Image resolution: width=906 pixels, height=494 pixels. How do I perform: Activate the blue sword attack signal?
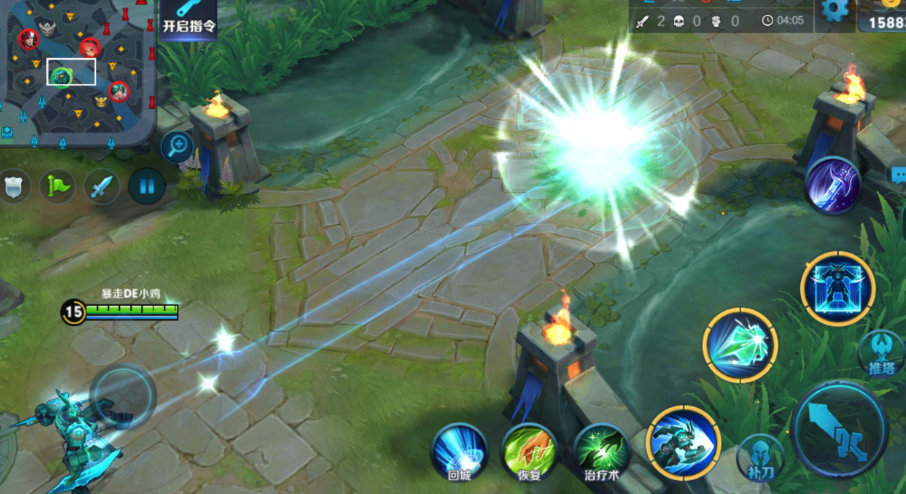click(101, 186)
